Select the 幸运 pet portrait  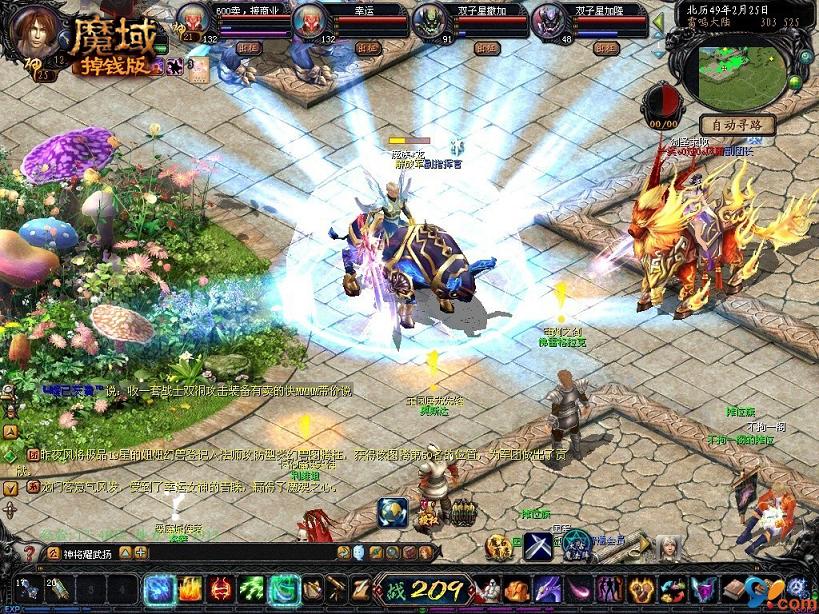click(x=310, y=20)
